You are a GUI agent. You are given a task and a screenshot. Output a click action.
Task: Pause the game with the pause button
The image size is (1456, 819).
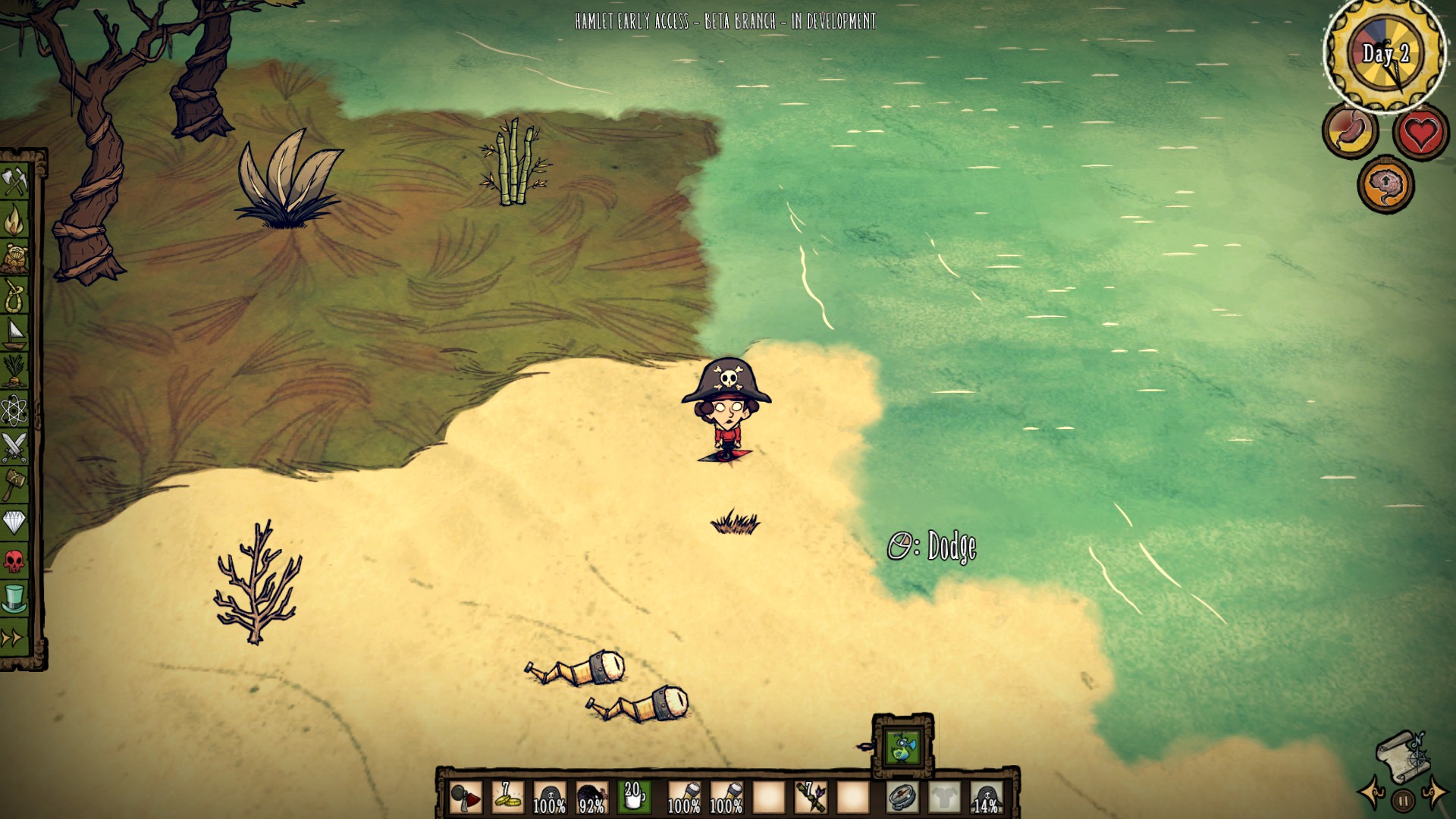click(x=1403, y=800)
